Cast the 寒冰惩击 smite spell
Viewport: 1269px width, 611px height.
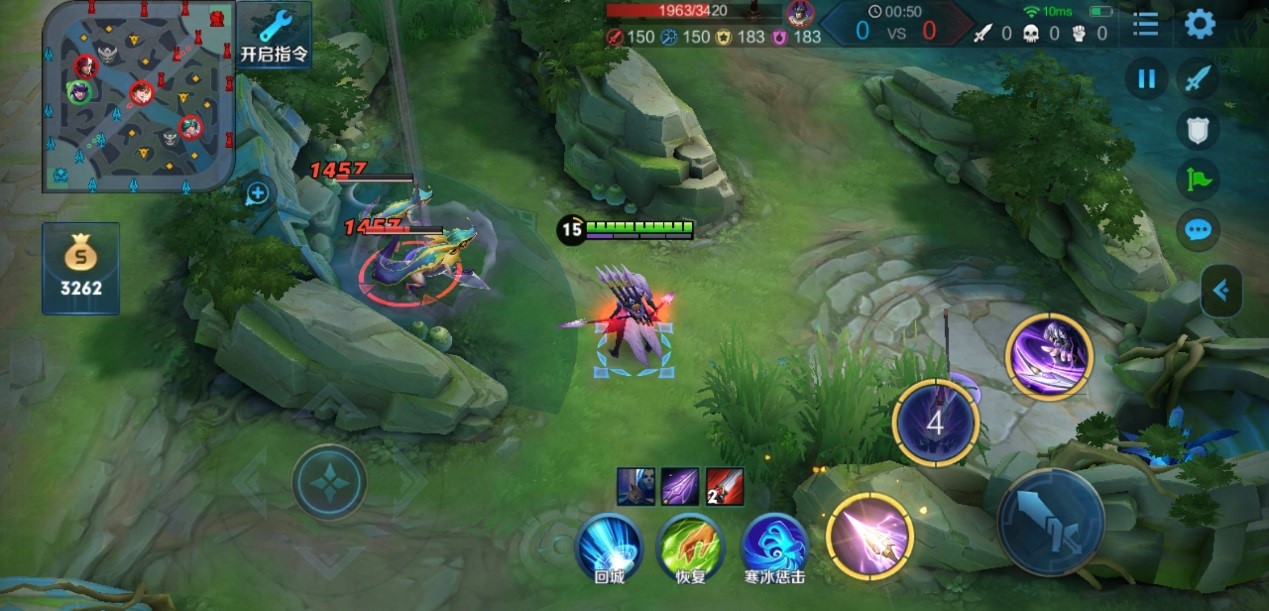(x=774, y=547)
